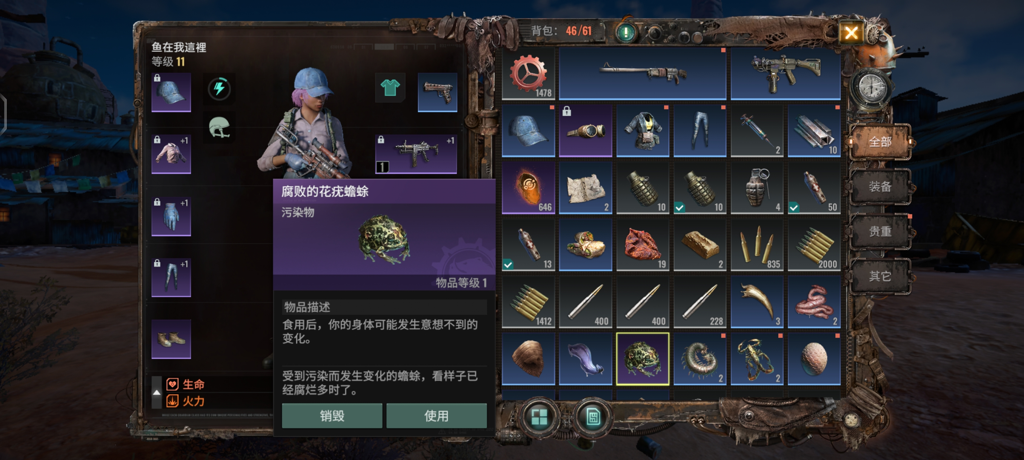This screenshot has height=460, width=1024.
Task: Open the equipped pistol slot
Action: (437, 92)
